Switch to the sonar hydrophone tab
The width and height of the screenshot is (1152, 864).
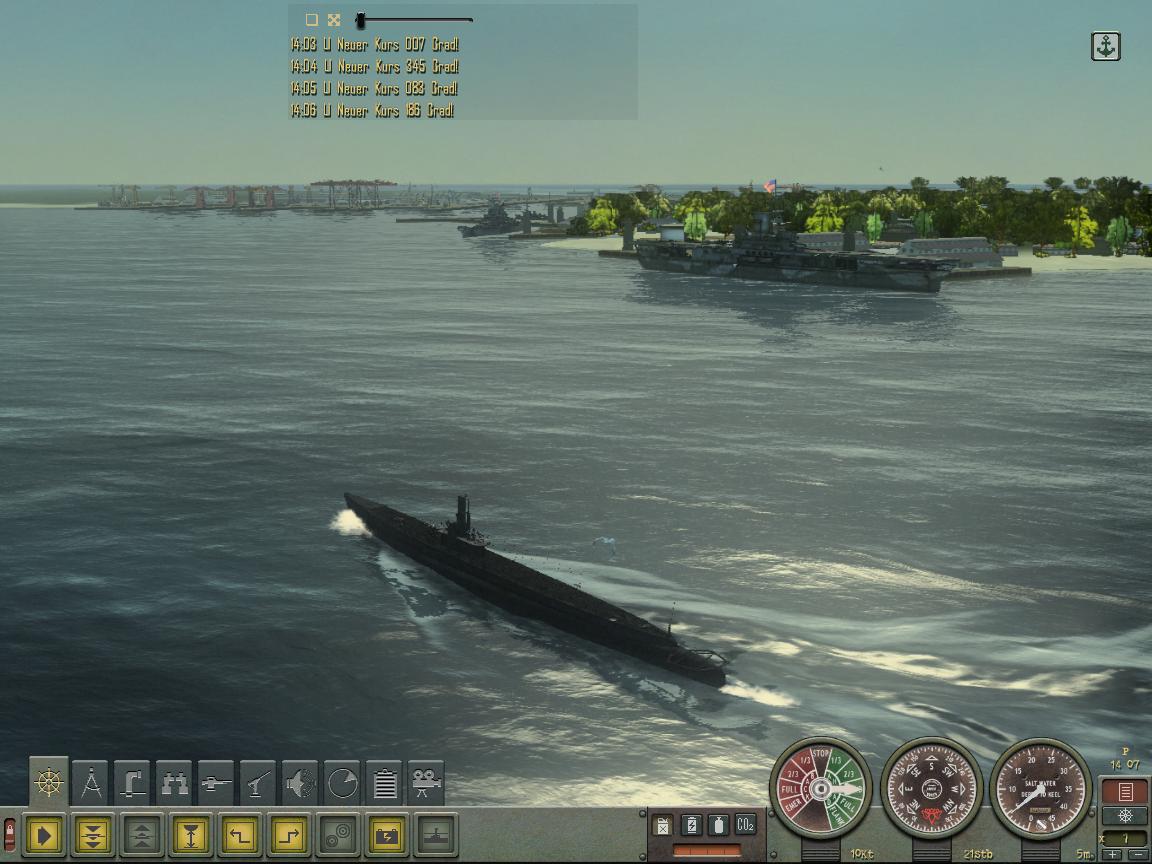[300, 783]
